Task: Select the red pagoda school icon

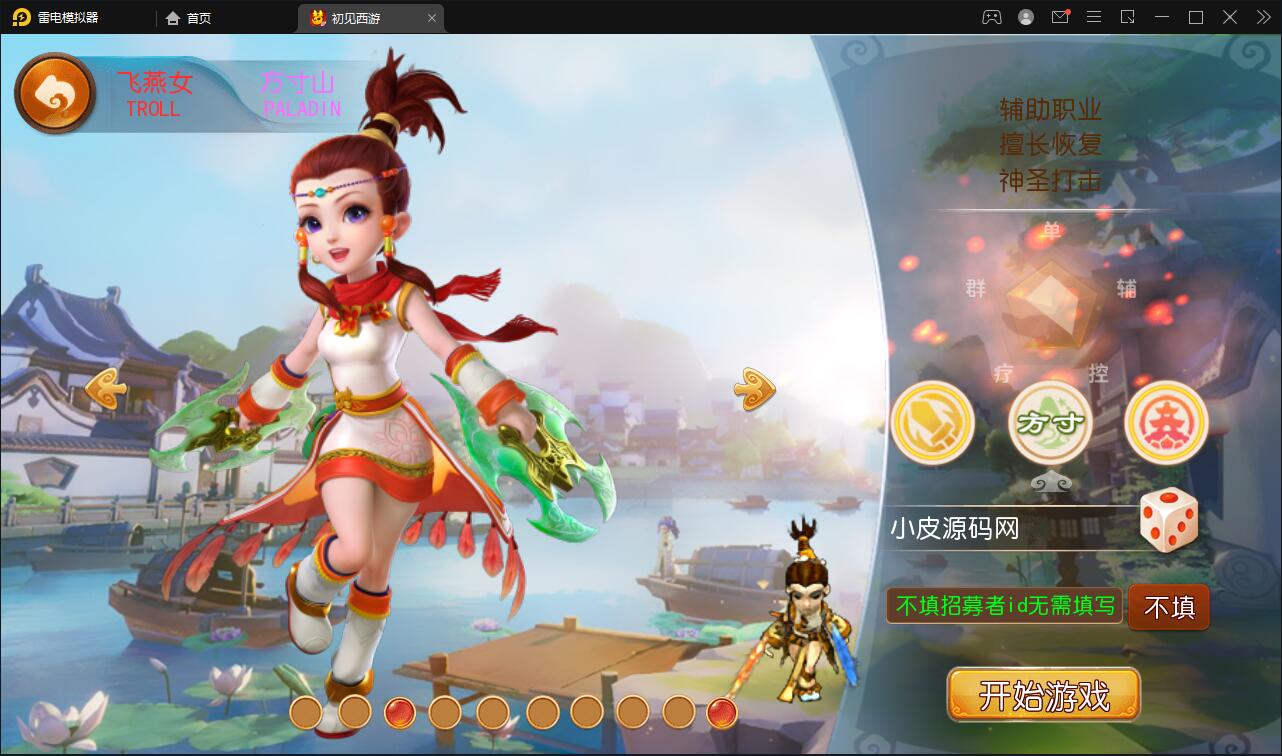Action: click(x=1166, y=422)
